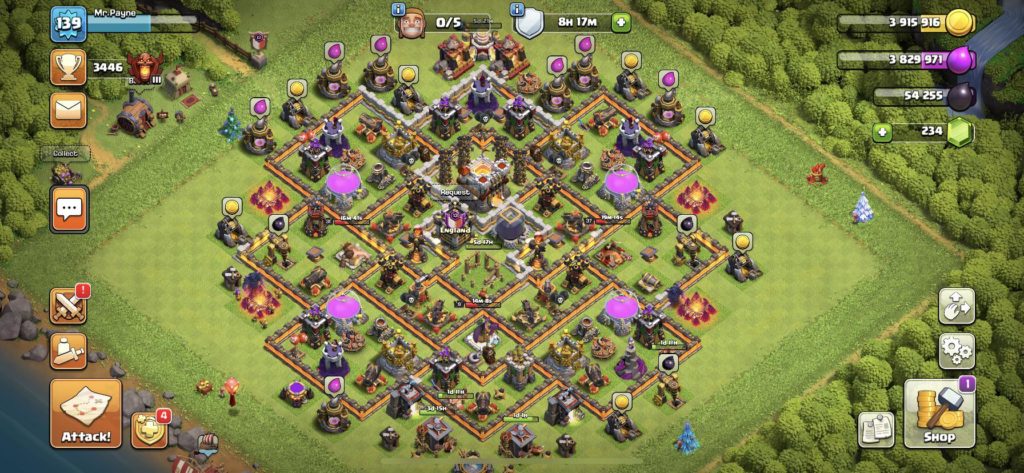1024x473 pixels.
Task: Click the shield icon at top
Action: (528, 21)
